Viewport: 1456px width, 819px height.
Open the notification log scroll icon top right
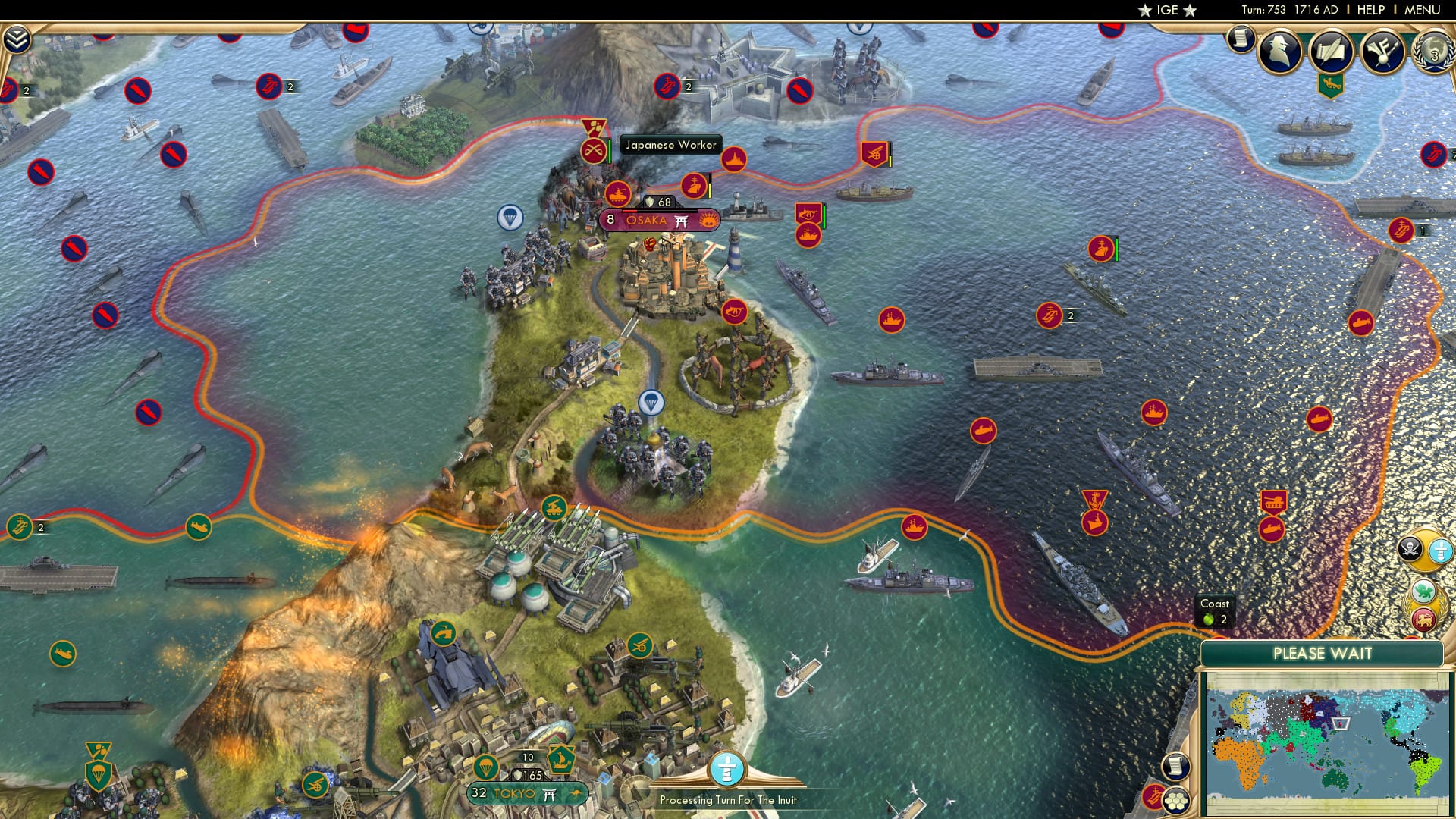[1241, 36]
